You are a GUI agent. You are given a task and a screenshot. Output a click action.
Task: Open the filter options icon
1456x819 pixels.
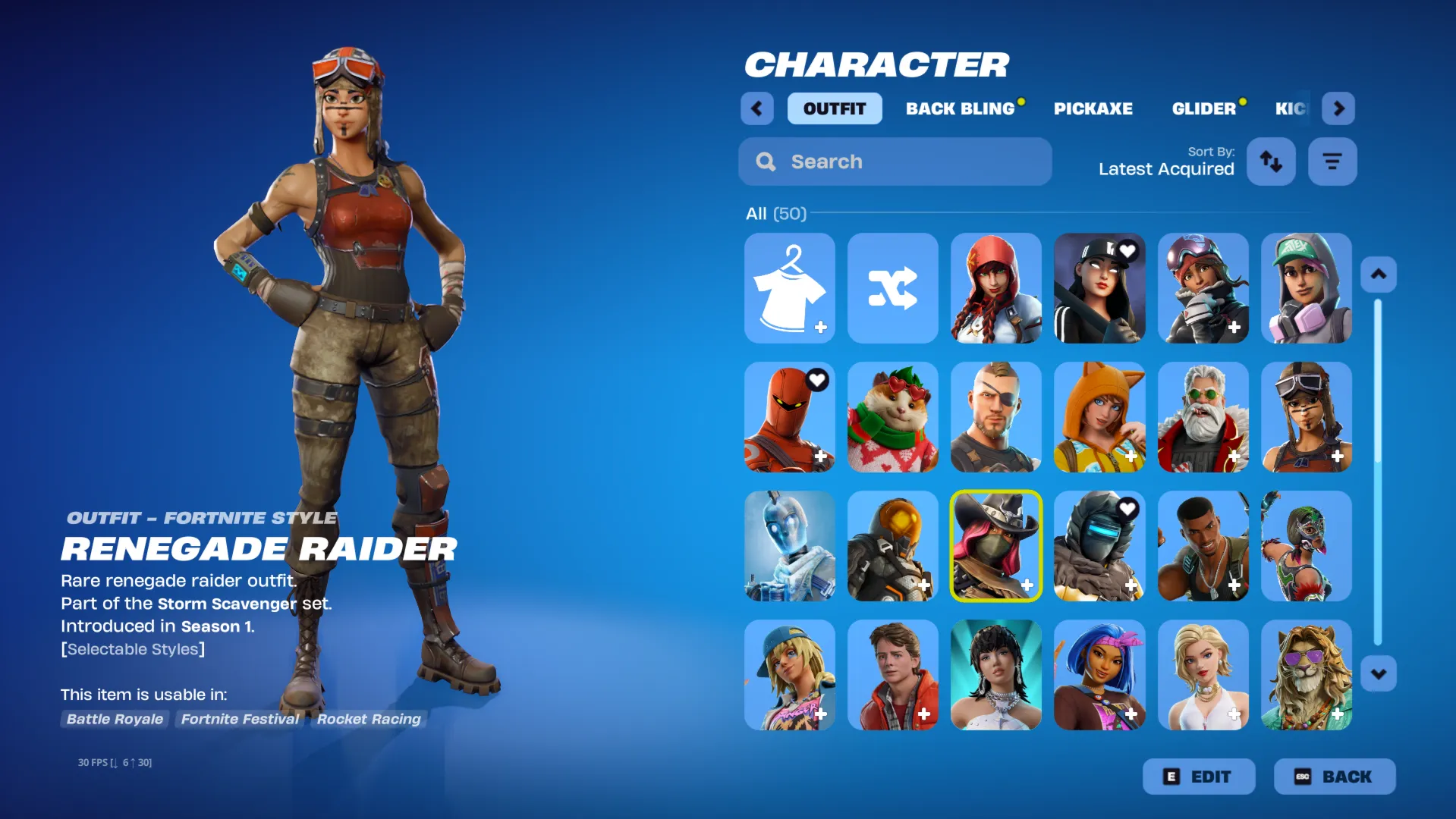tap(1332, 162)
